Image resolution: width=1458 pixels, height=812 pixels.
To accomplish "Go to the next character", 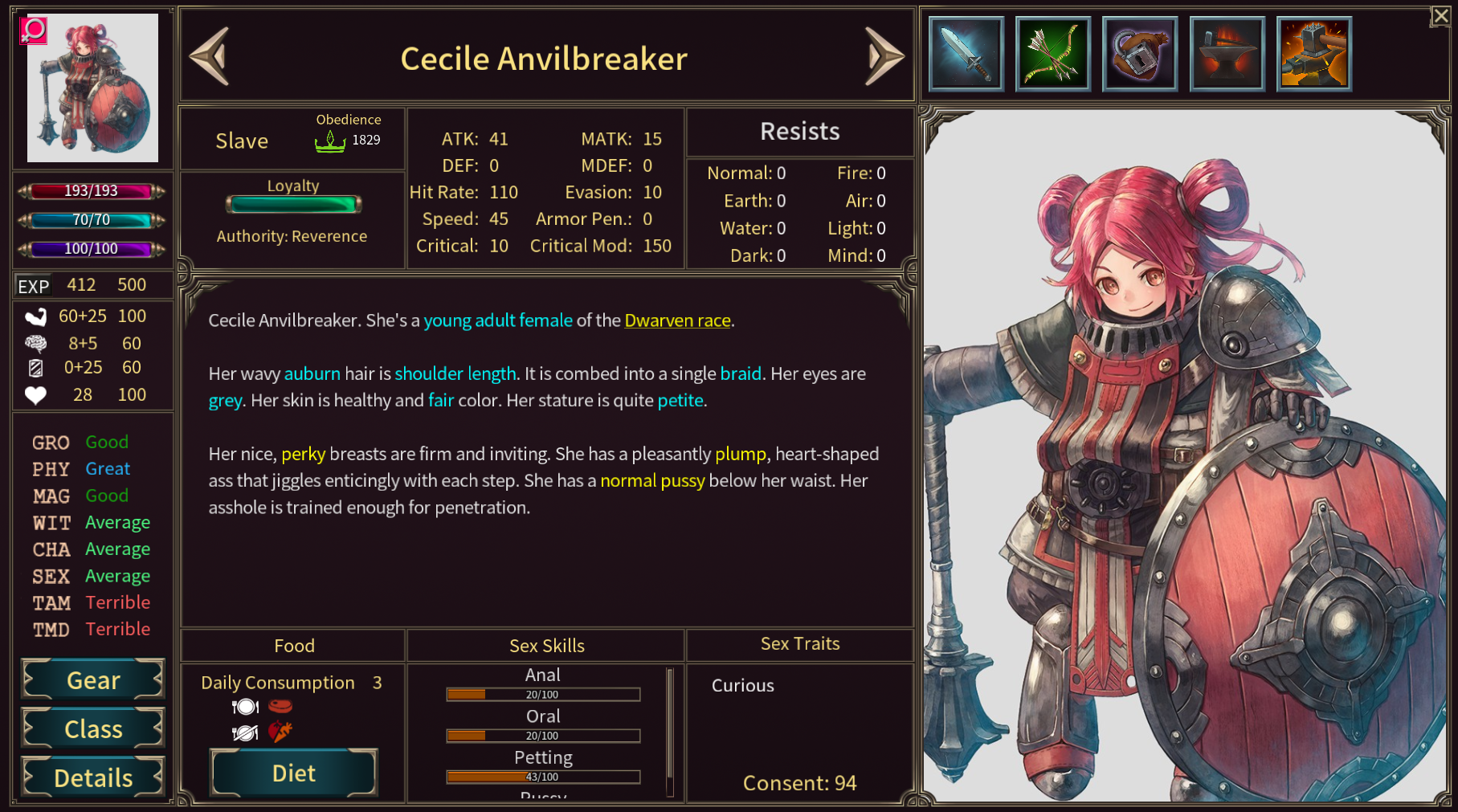I will click(x=884, y=56).
